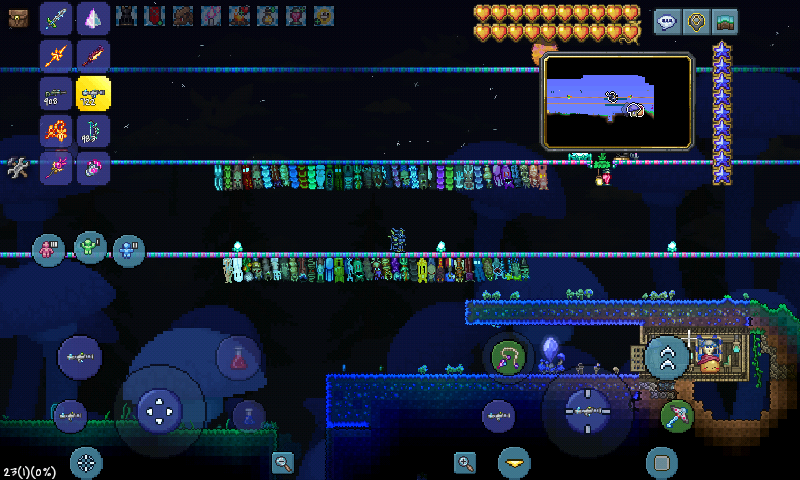Image resolution: width=800 pixels, height=480 pixels.
Task: Open the chat speech bubble button
Action: tap(667, 21)
